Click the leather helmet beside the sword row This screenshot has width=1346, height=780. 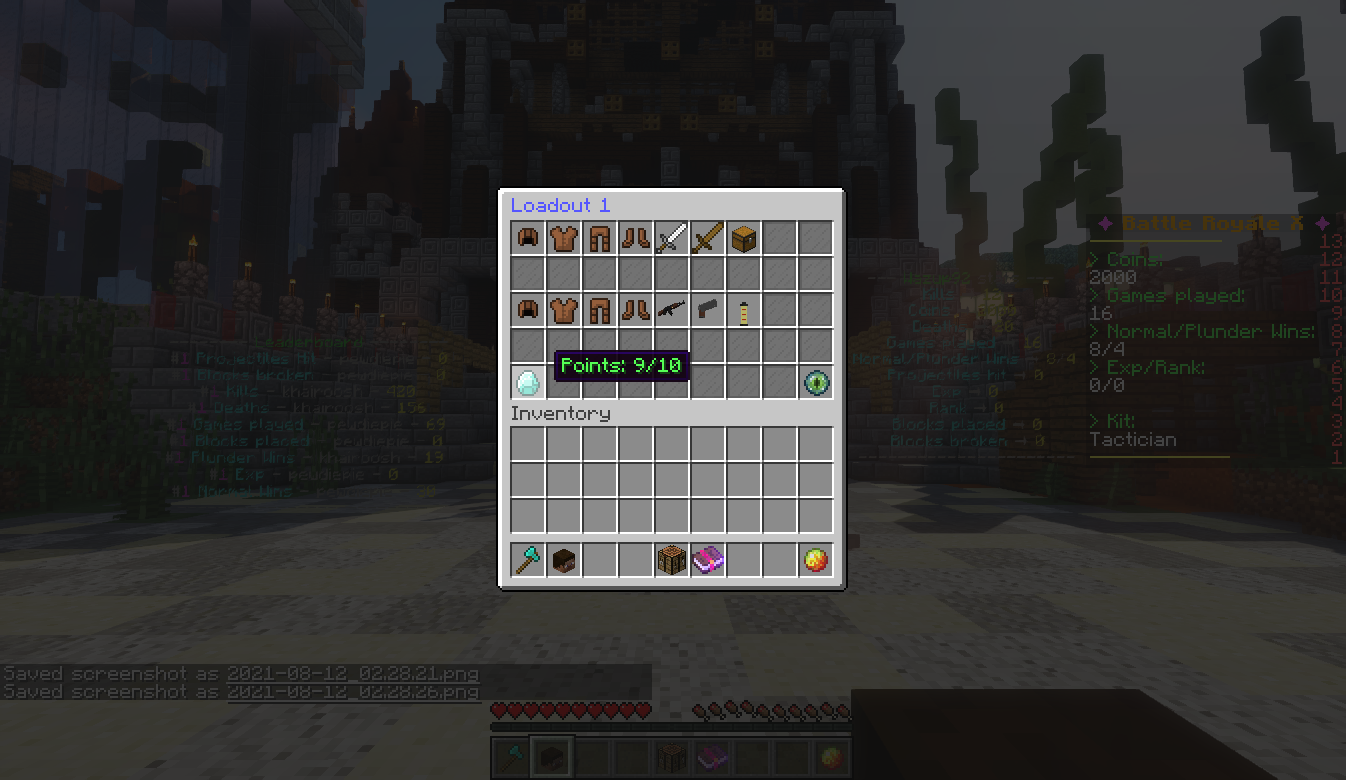528,239
